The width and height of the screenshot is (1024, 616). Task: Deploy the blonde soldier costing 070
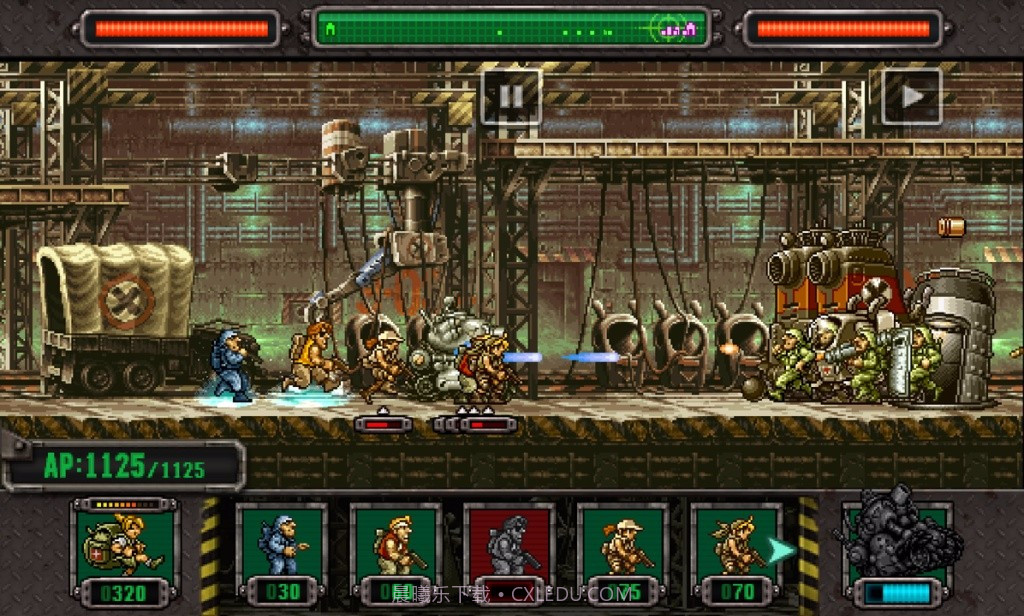(737, 551)
